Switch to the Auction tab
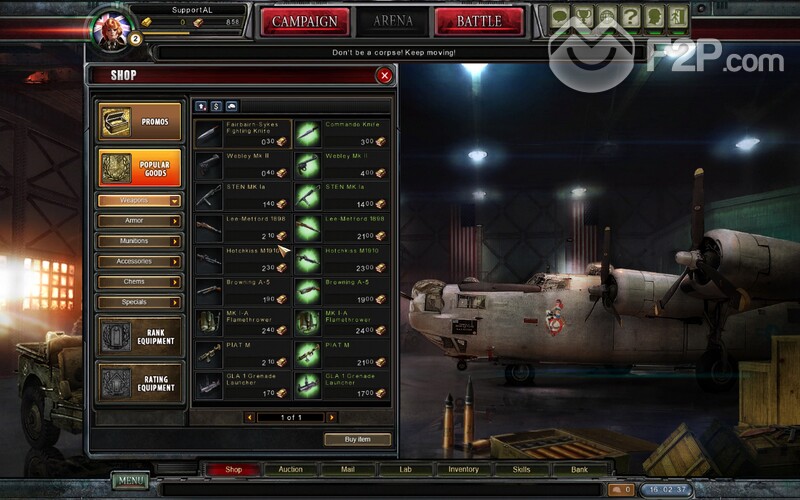800x500 pixels. tap(290, 469)
